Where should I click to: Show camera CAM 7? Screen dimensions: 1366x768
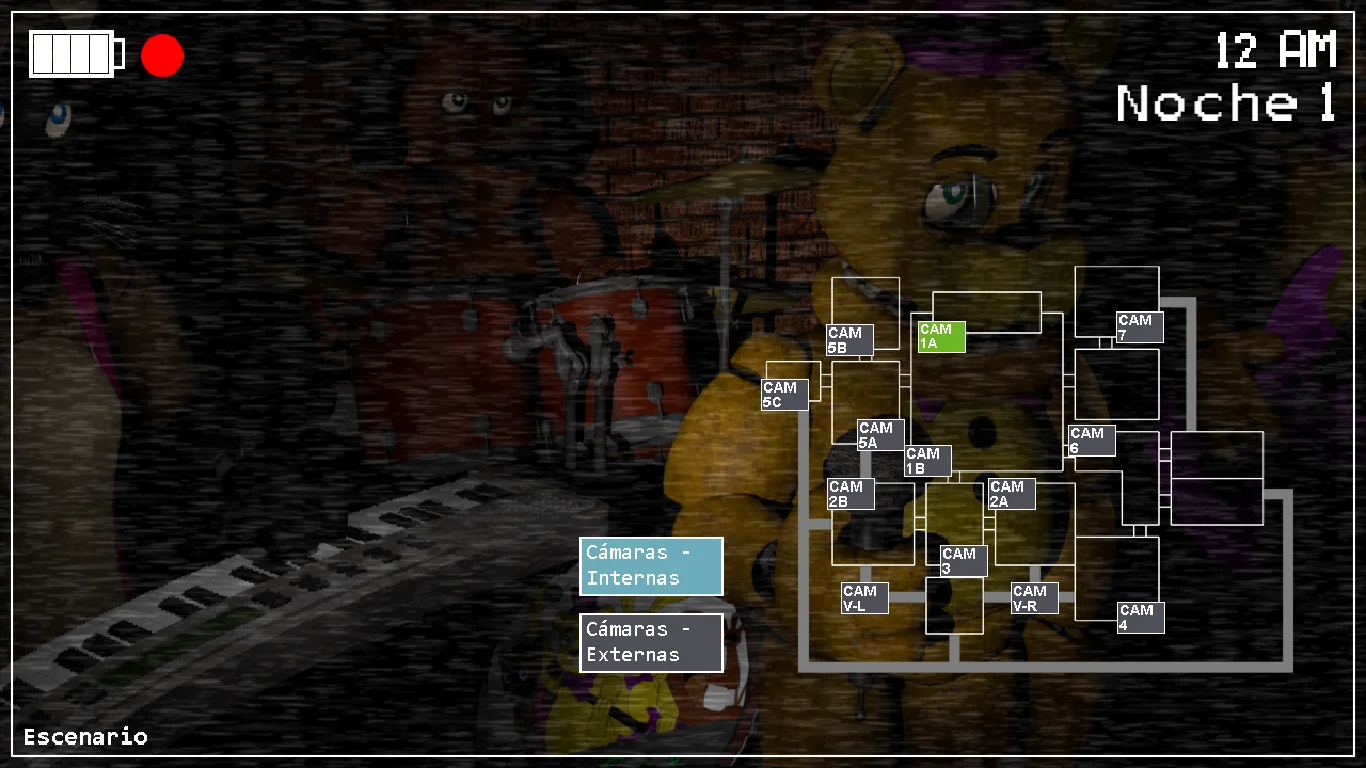click(1140, 327)
